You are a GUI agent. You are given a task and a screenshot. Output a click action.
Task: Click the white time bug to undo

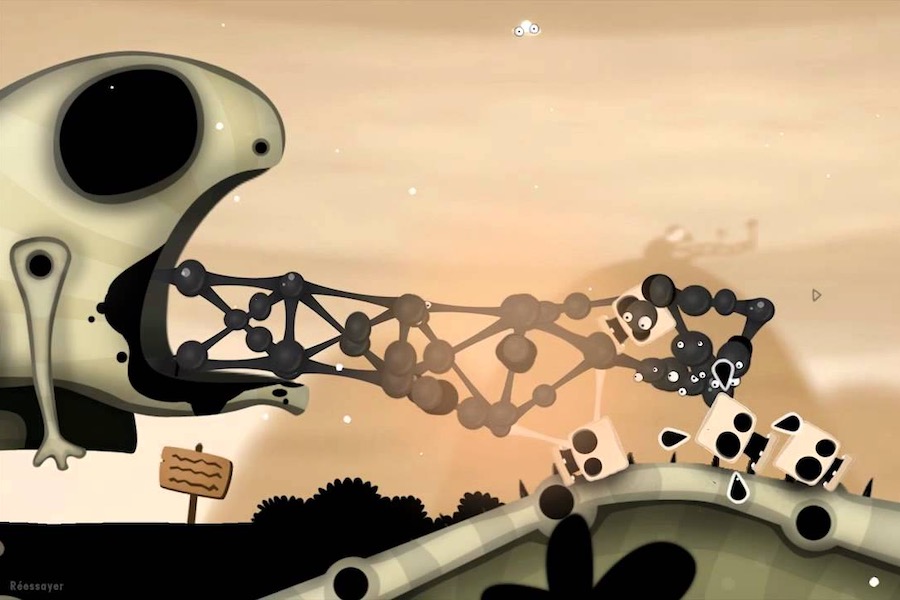tap(526, 30)
